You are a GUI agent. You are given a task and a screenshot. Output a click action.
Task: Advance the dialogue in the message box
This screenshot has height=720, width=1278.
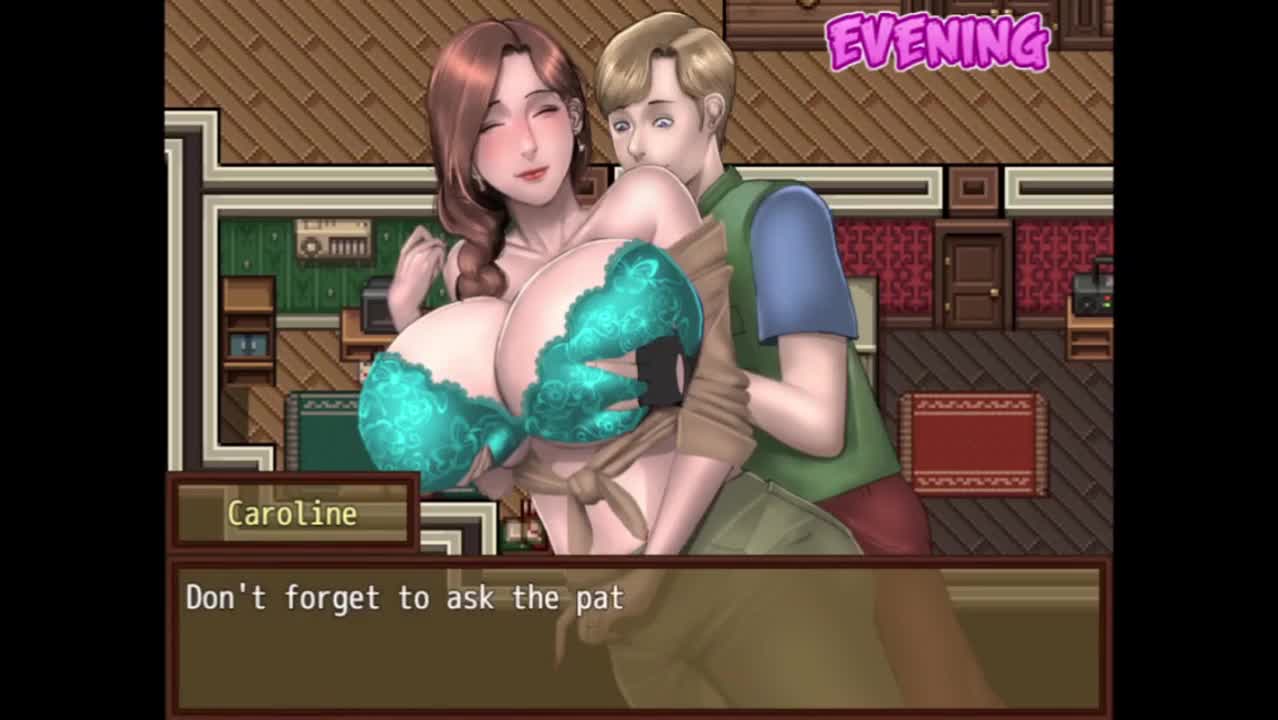638,635
